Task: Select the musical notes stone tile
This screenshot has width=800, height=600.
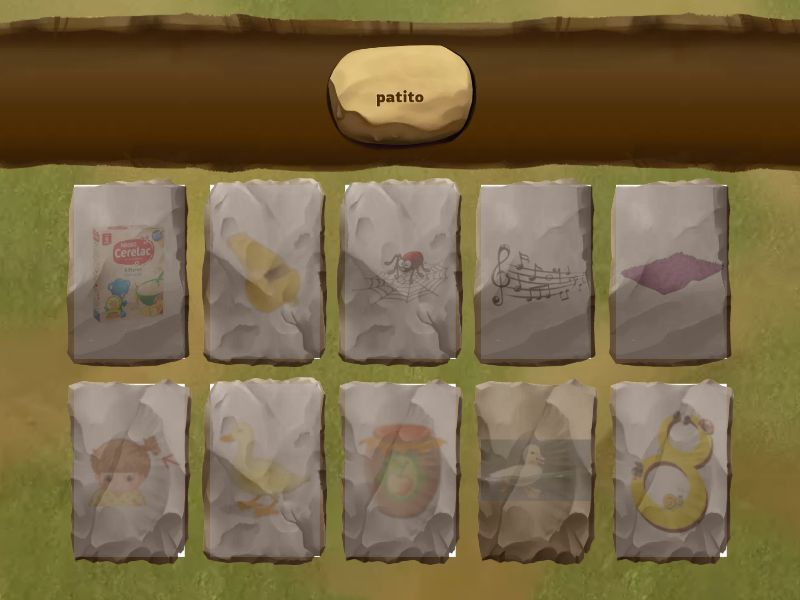Action: pyautogui.click(x=535, y=272)
